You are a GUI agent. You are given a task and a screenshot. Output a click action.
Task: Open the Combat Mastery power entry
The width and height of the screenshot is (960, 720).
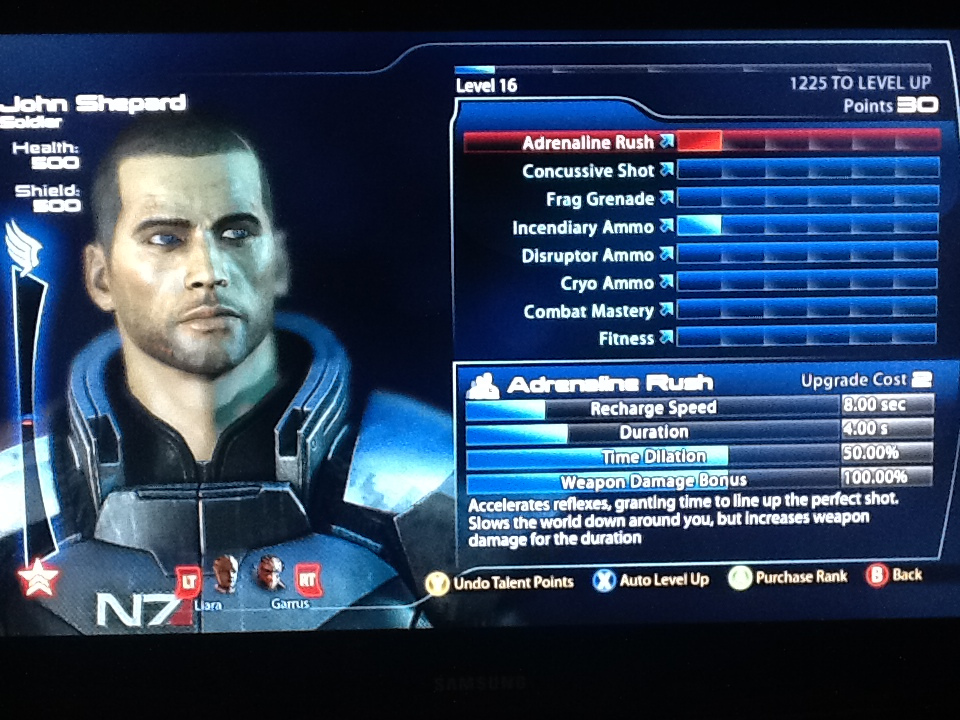[588, 311]
